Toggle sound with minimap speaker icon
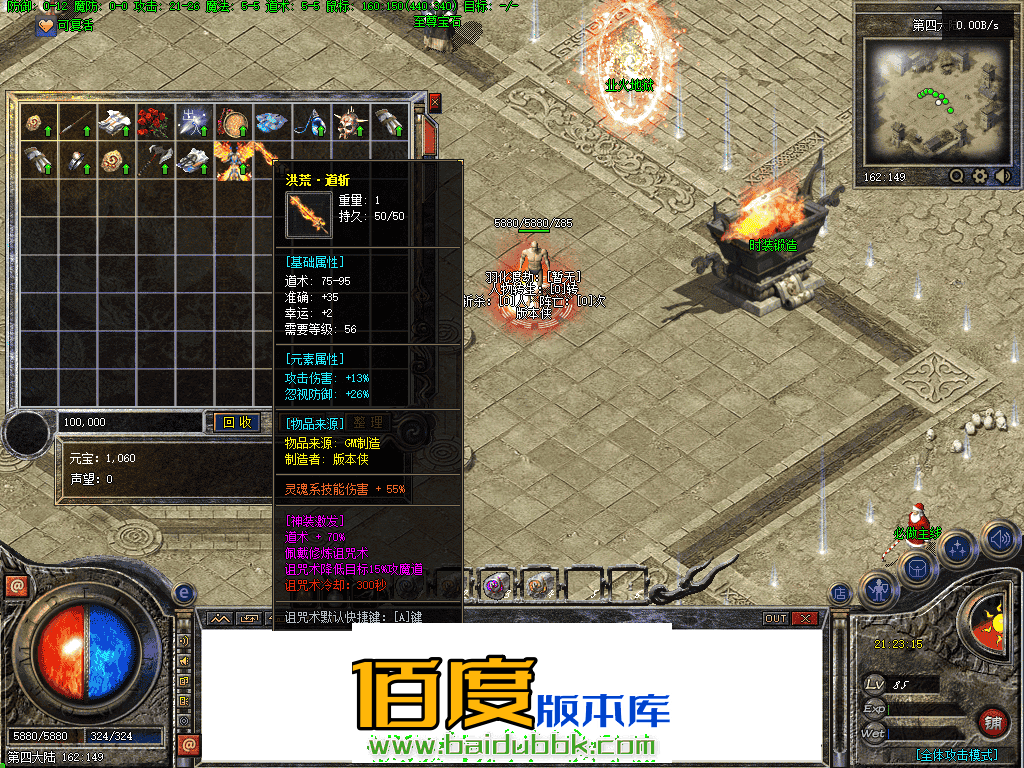Screen dimensions: 1024x768 (1001, 176)
